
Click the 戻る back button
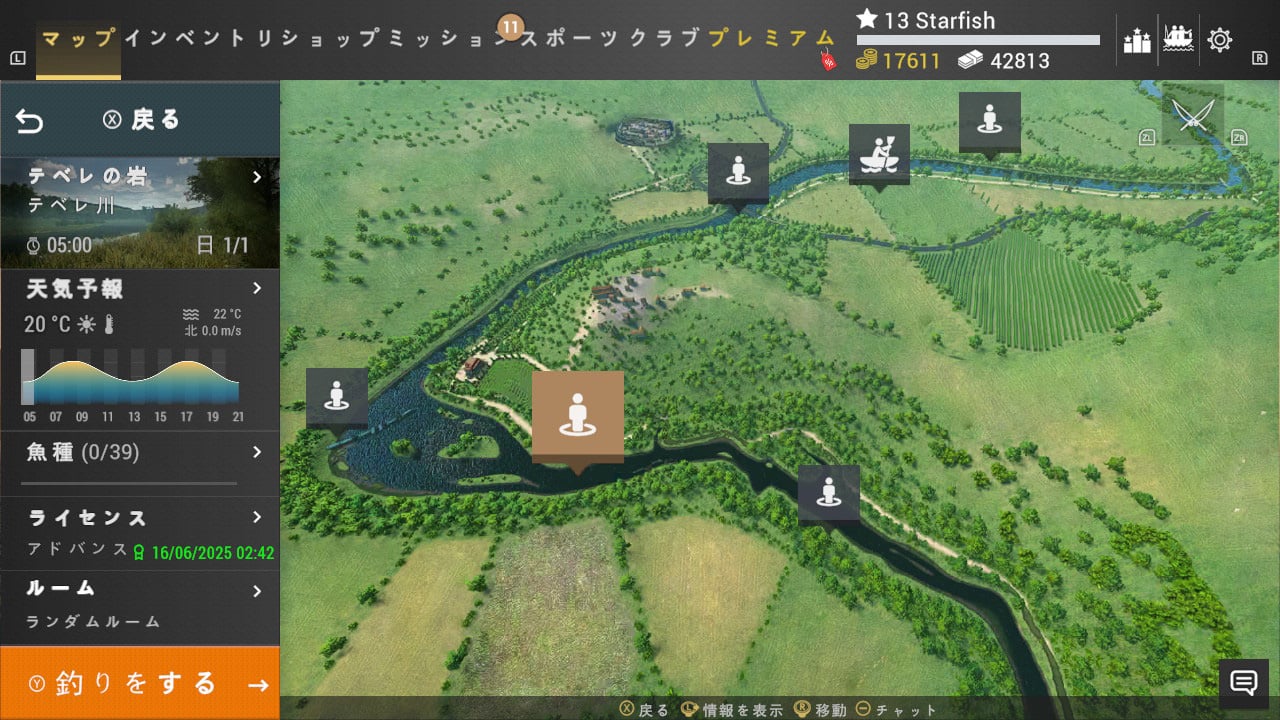click(140, 120)
